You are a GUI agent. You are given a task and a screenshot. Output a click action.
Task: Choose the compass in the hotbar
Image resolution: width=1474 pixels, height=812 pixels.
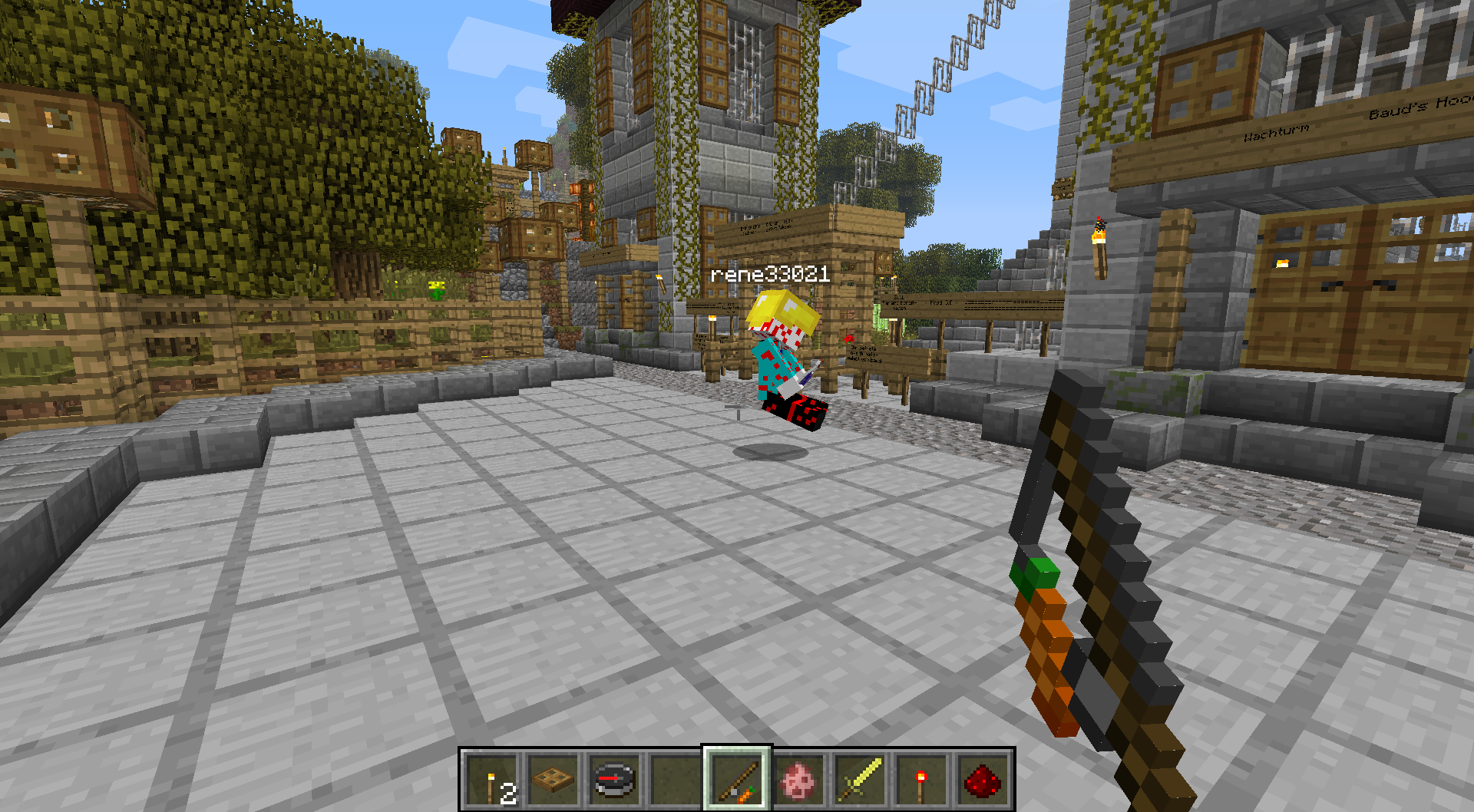(x=615, y=780)
